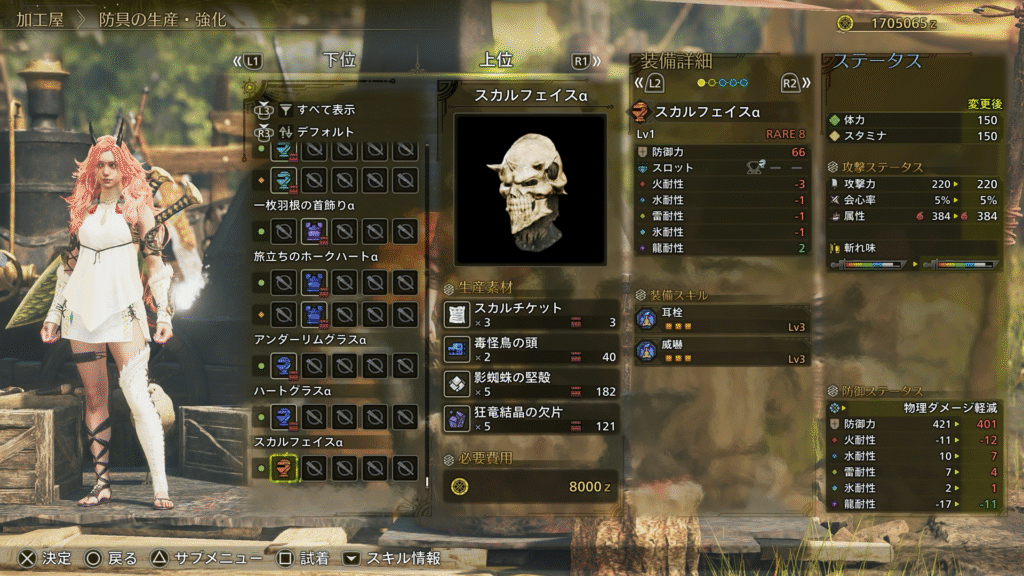The image size is (1024, 576).
Task: Click the skull helmet preview image
Action: click(x=530, y=189)
